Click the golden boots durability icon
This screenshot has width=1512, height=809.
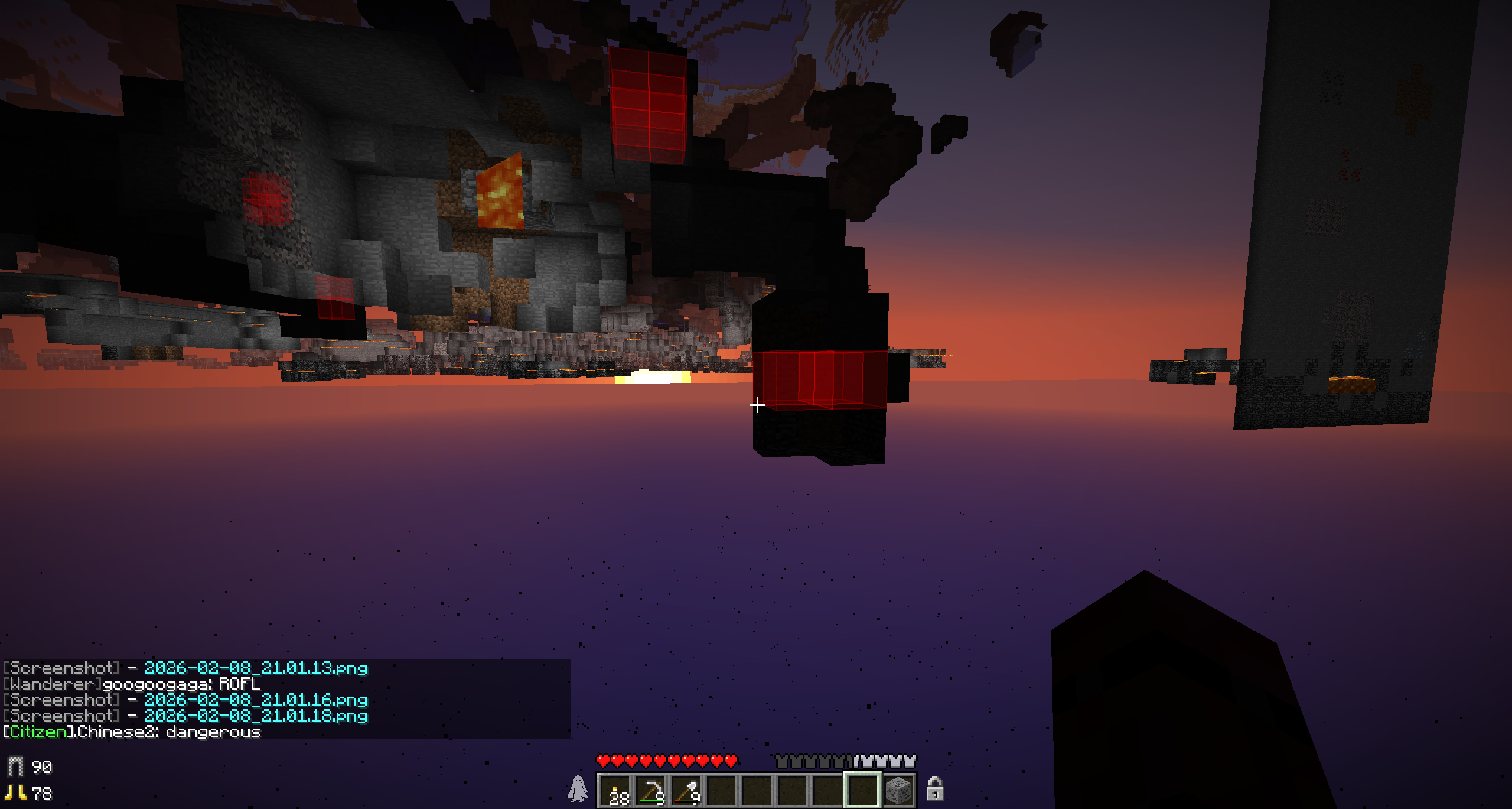pyautogui.click(x=15, y=792)
